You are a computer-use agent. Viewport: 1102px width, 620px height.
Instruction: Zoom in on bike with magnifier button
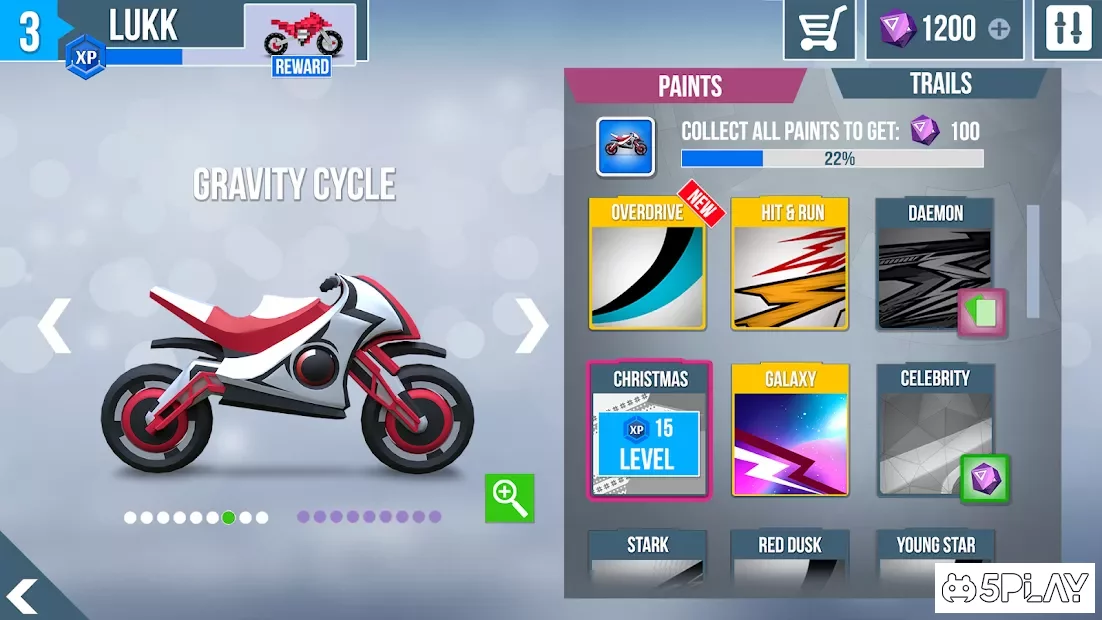click(x=510, y=497)
